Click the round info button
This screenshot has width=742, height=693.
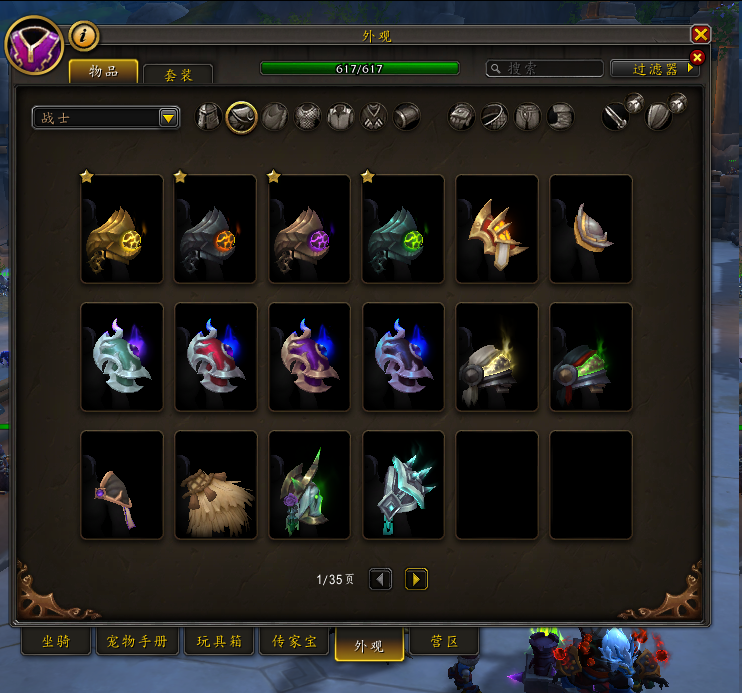[x=84, y=37]
